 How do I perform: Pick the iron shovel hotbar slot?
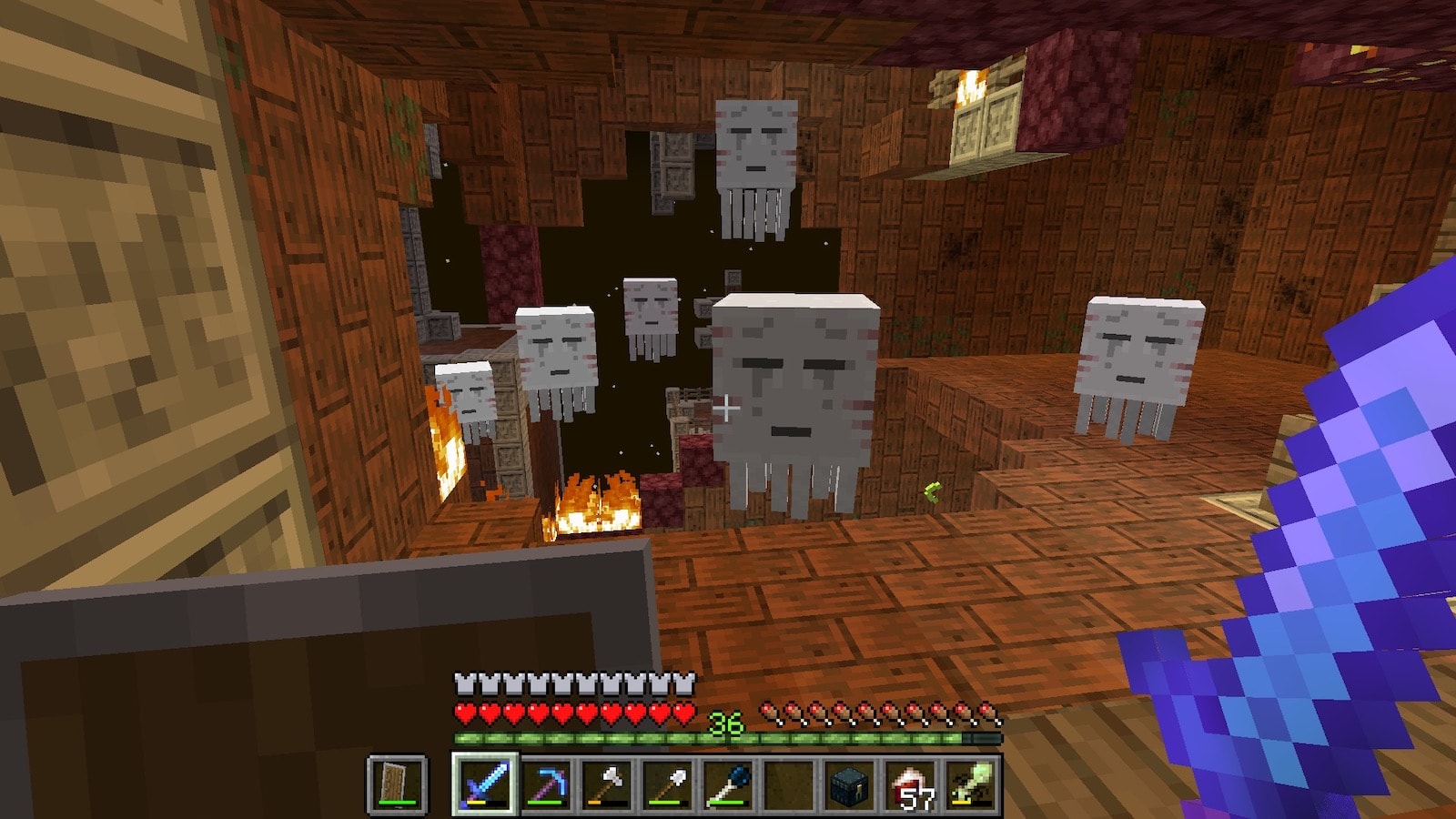[667, 784]
